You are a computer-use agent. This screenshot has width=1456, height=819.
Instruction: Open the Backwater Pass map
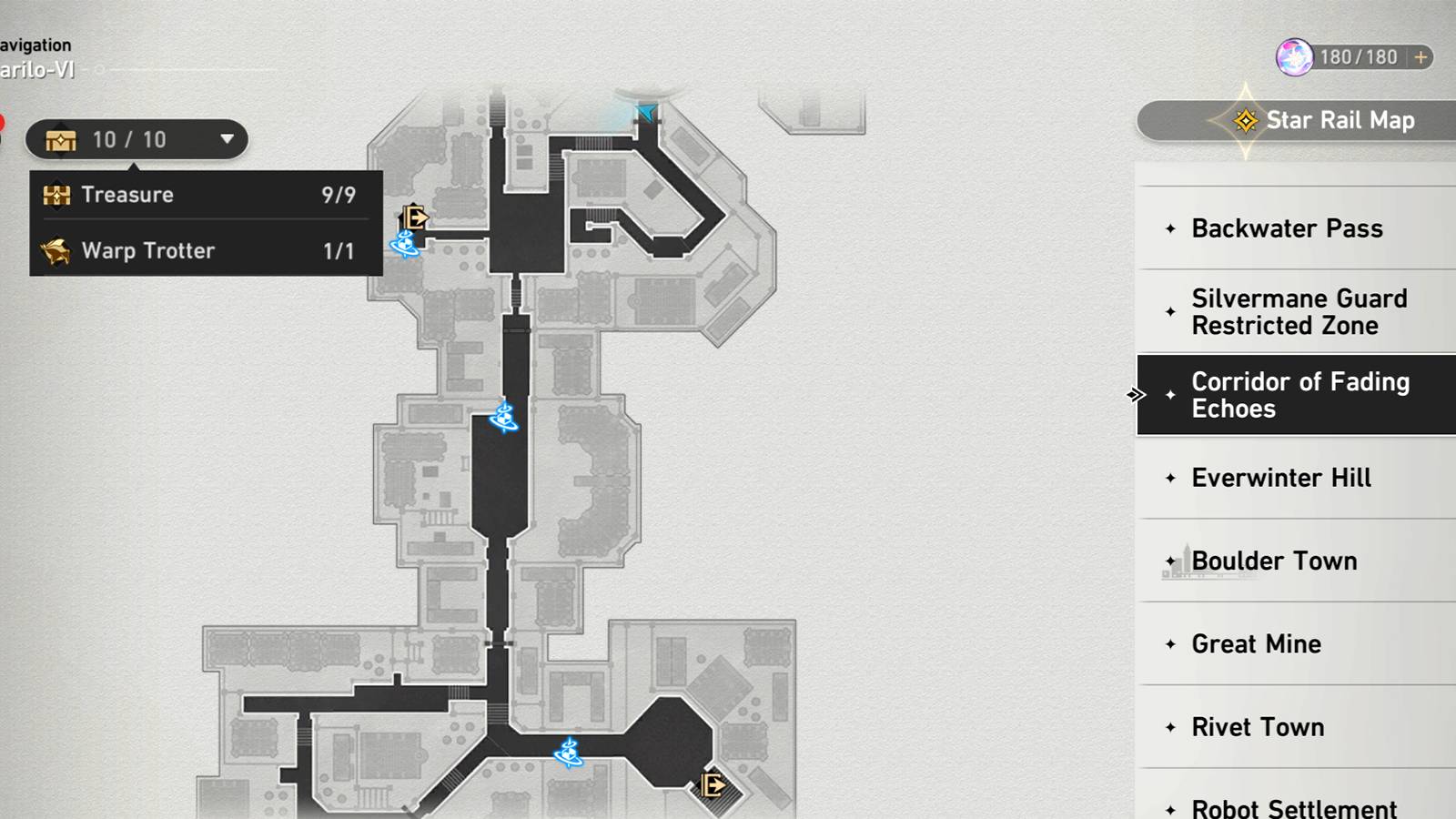(x=1287, y=228)
